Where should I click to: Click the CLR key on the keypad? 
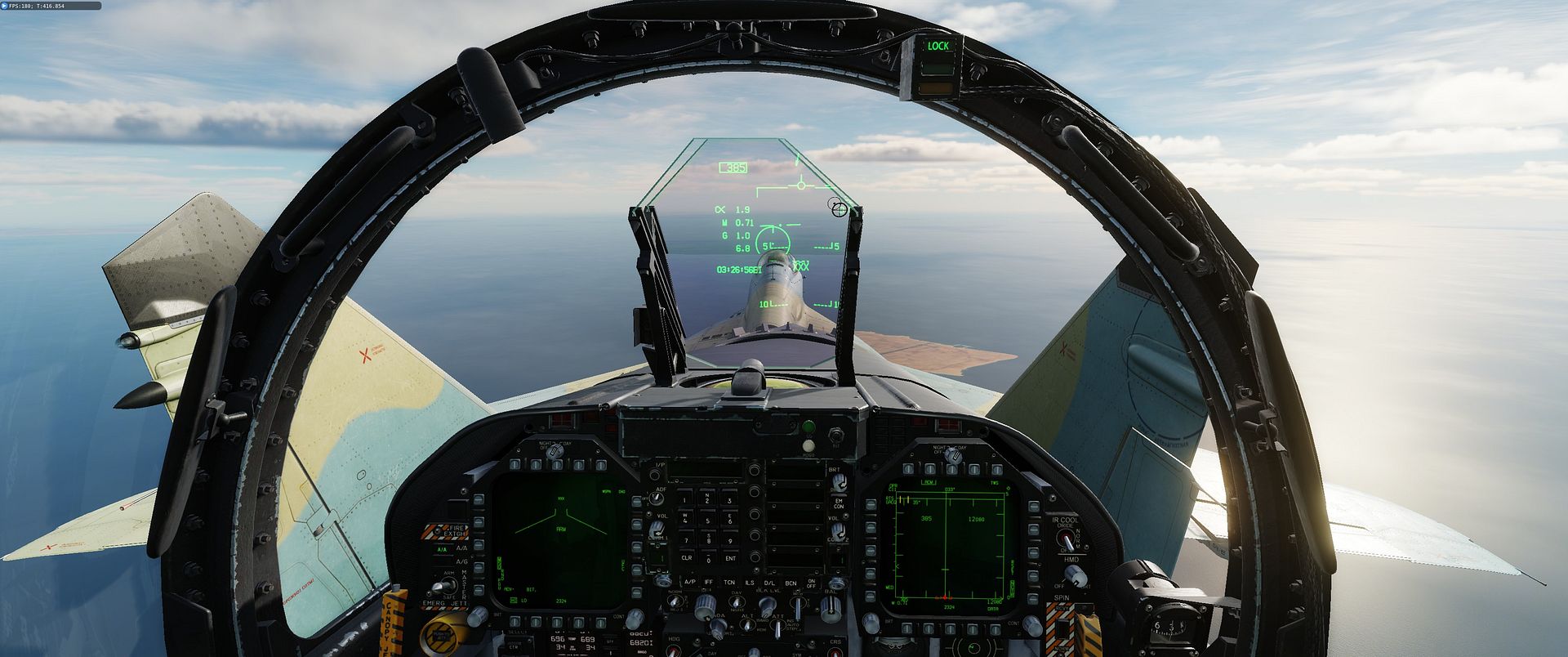687,558
